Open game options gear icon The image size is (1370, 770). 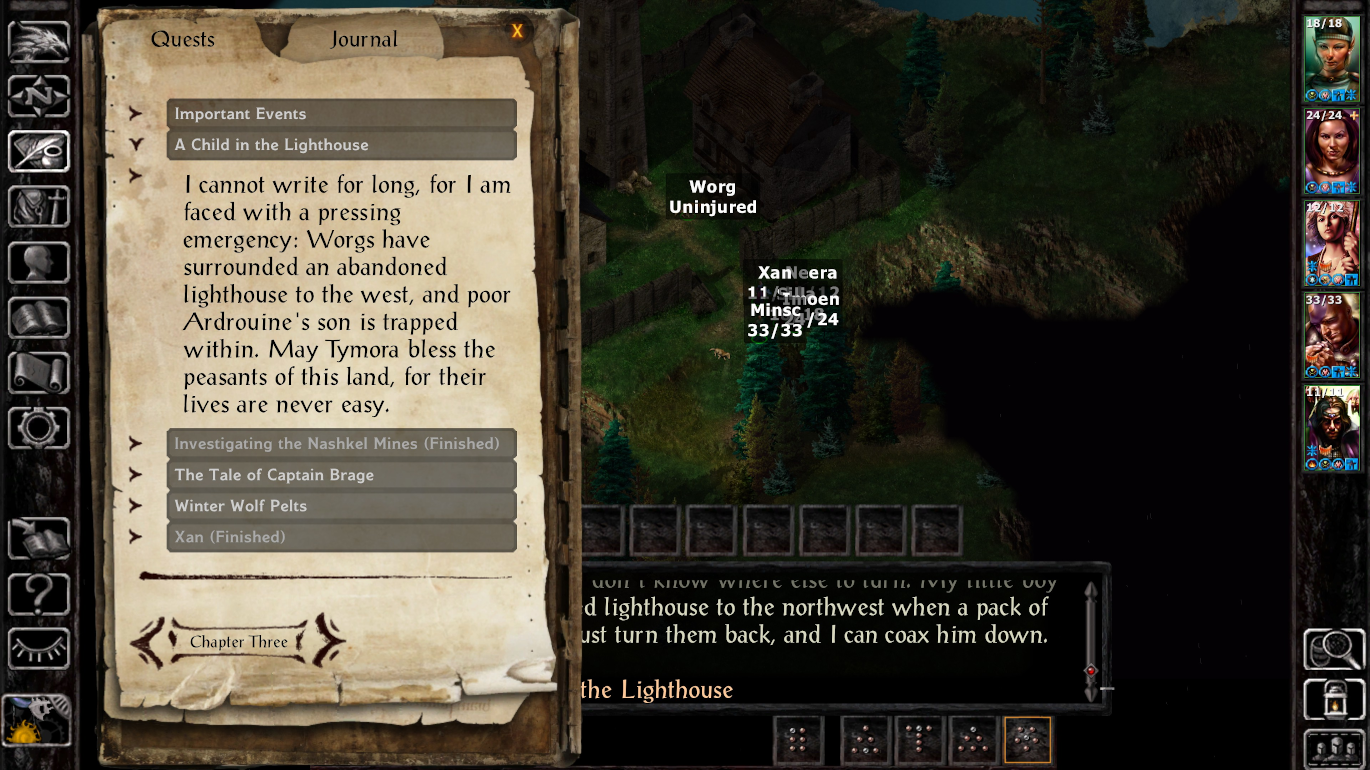point(39,428)
